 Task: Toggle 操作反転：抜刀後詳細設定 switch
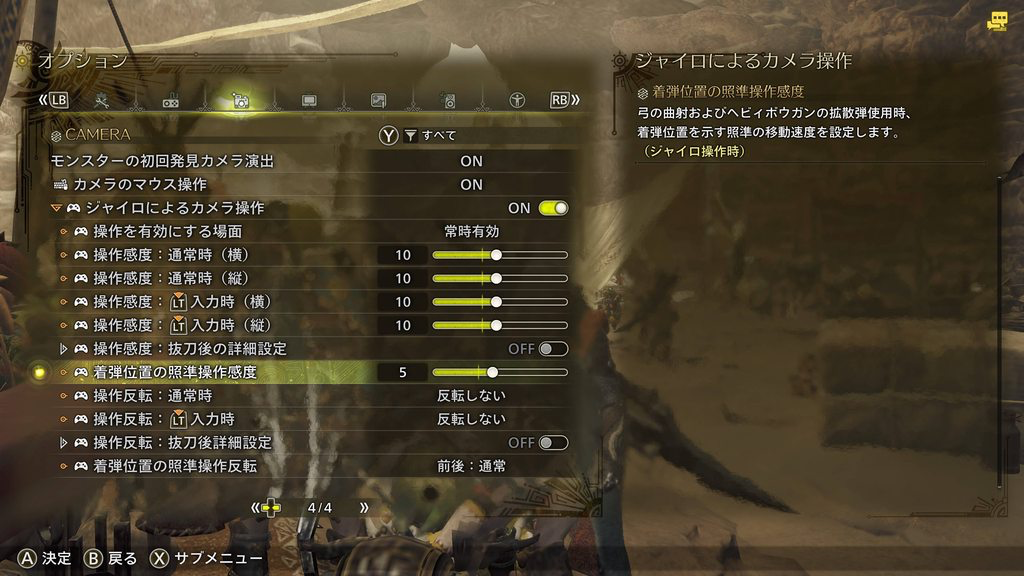(553, 442)
